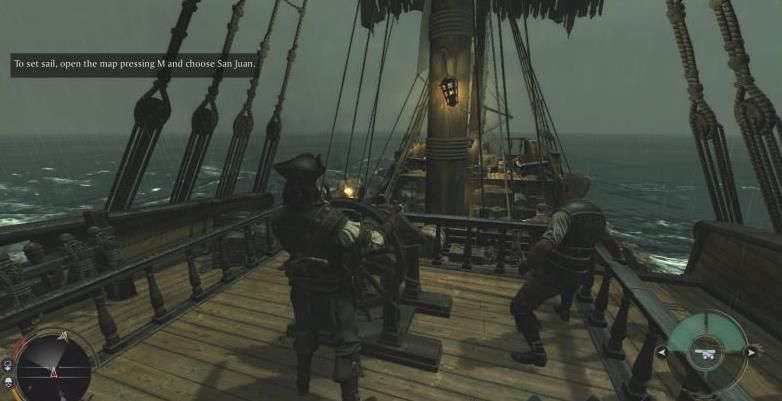Viewport: 782px width, 401px height.
Task: Click the left arrow on the weapon wheel
Action: [x=660, y=352]
